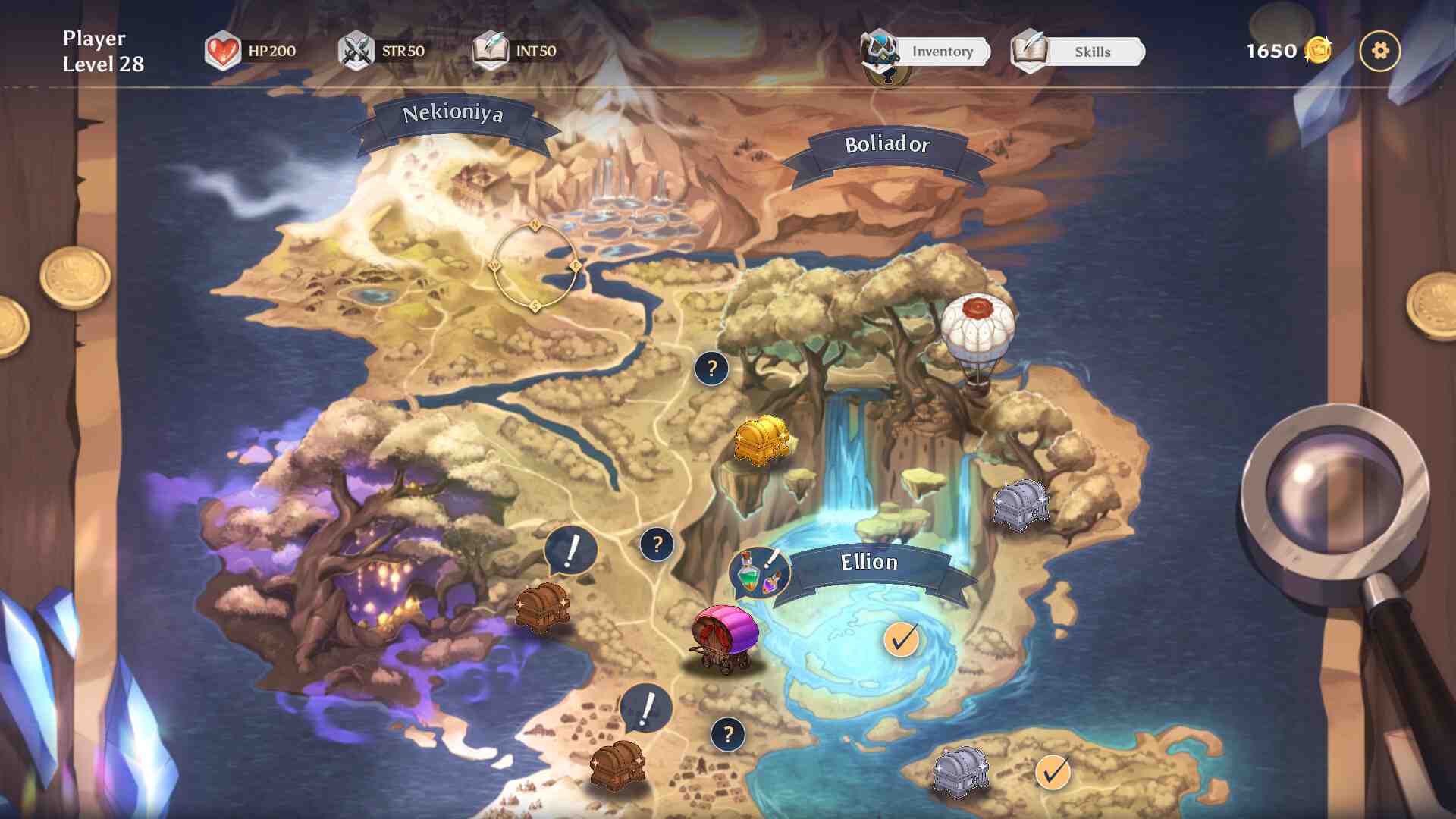The height and width of the screenshot is (819, 1456).
Task: Click the compass on the map
Action: [535, 265]
